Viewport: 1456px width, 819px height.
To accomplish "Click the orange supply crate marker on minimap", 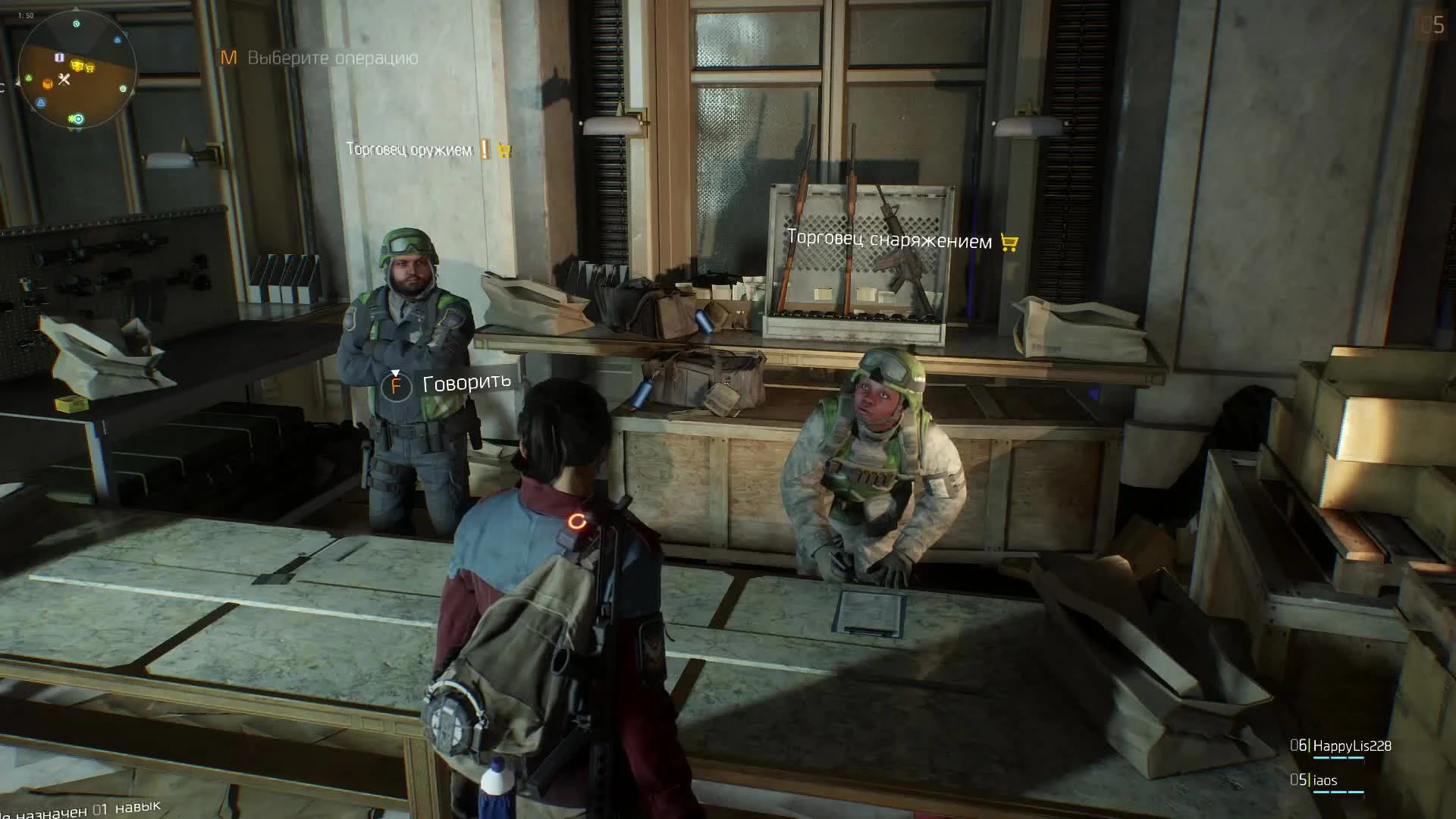I will (48, 84).
